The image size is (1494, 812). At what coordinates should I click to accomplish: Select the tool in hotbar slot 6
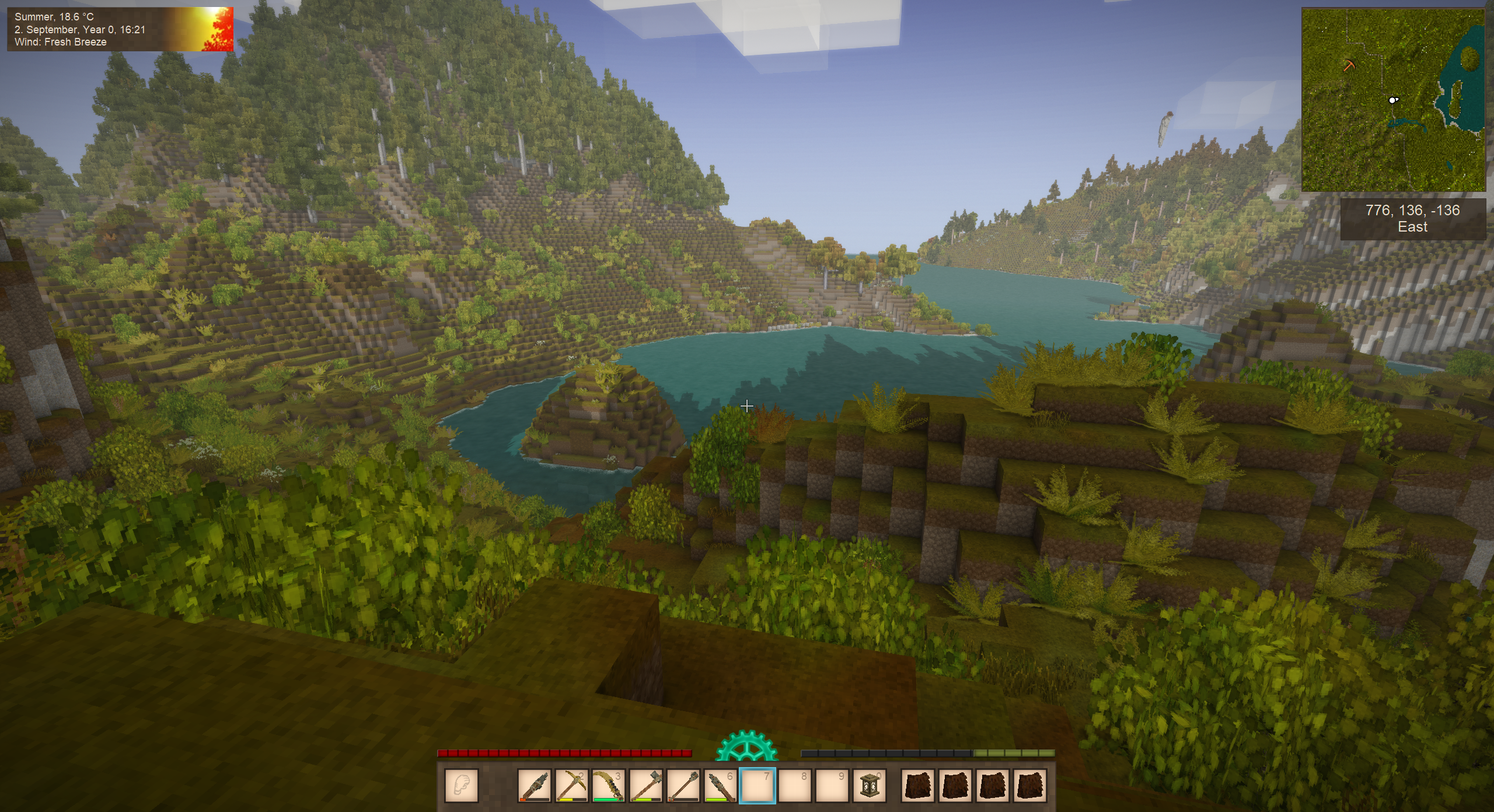pos(720,786)
